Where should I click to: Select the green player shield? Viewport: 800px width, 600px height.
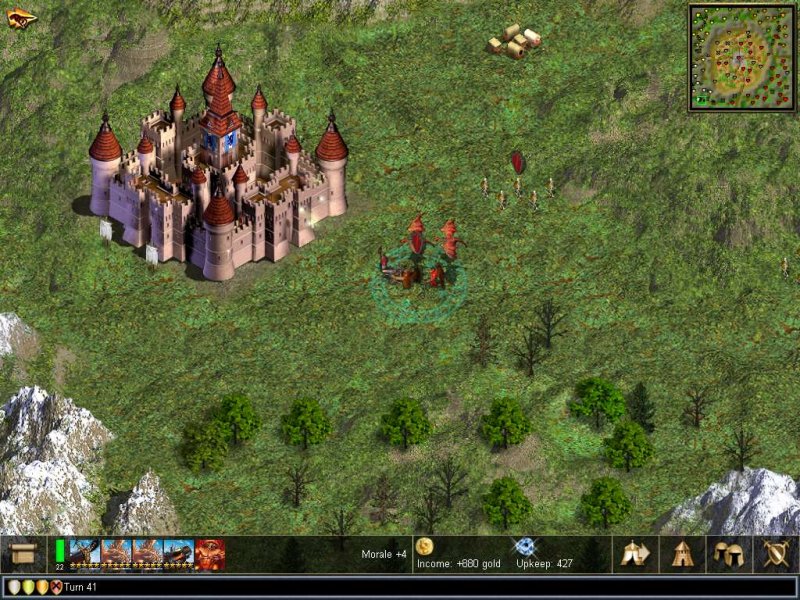(27, 586)
